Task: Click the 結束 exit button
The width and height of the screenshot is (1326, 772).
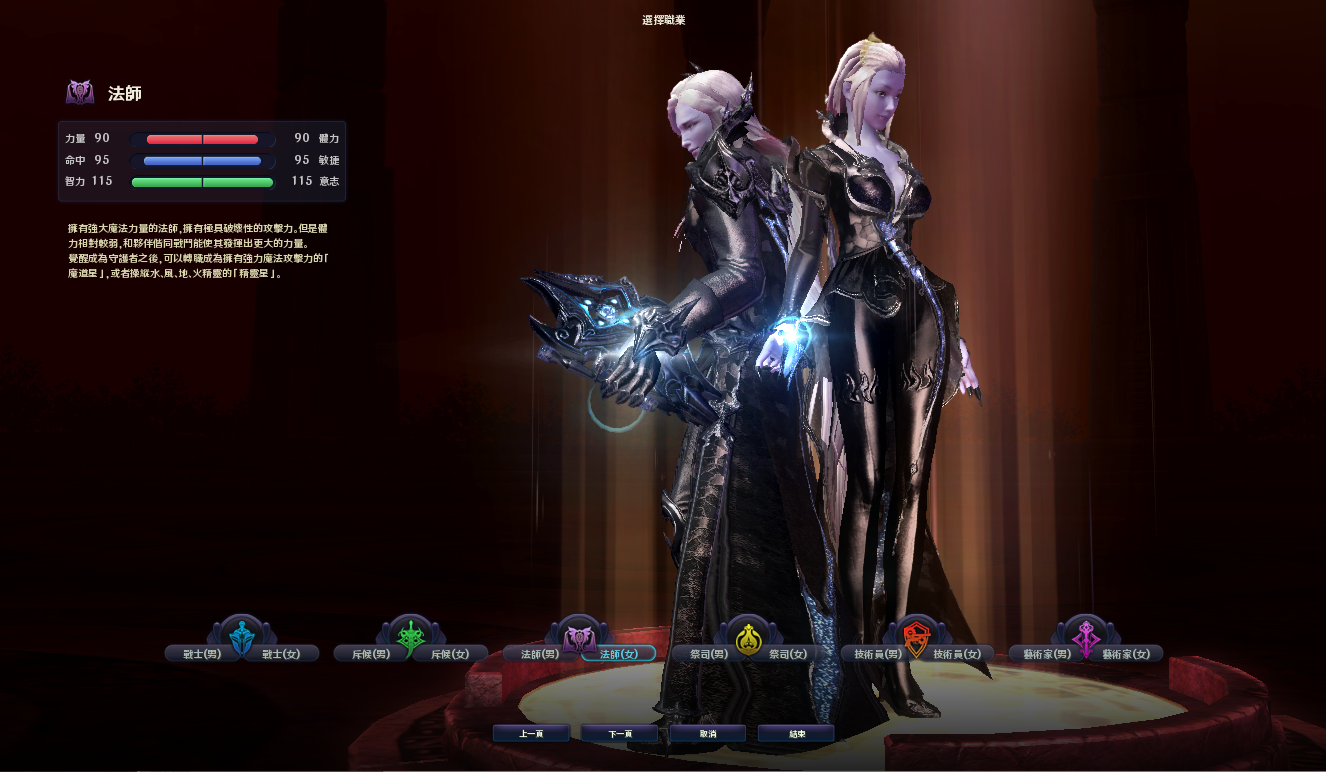Action: [x=796, y=734]
